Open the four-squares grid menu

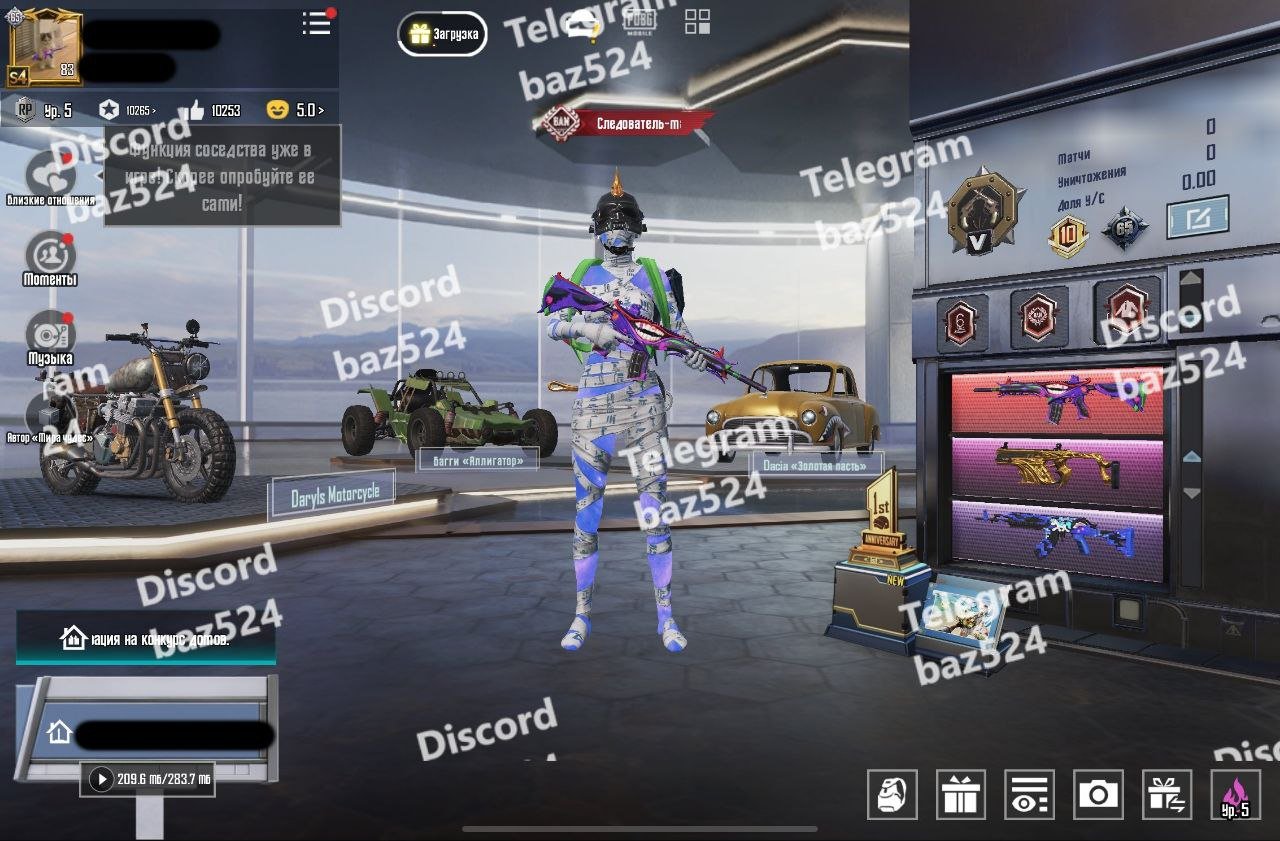pos(697,23)
